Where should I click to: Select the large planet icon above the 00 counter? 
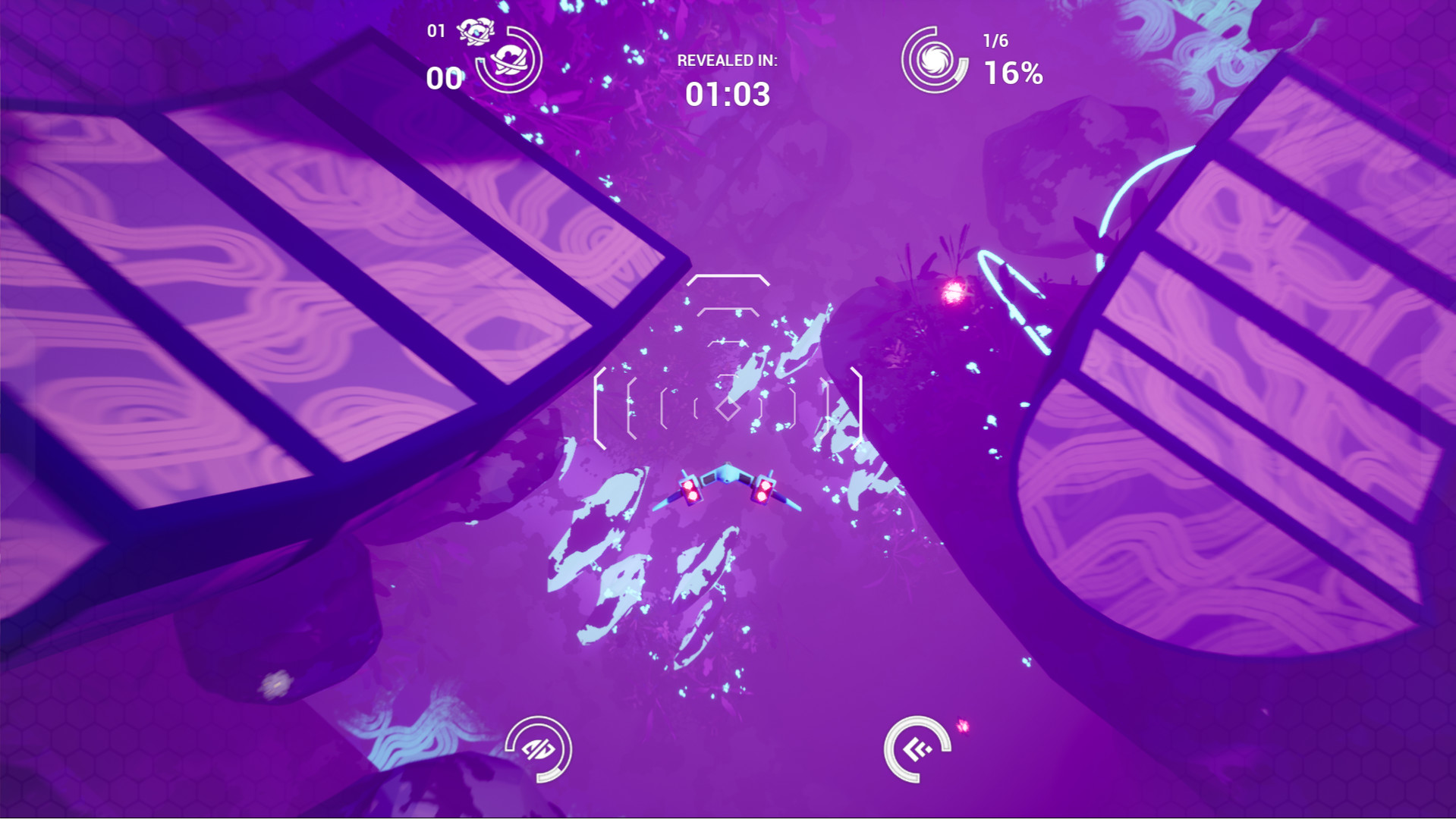point(510,61)
